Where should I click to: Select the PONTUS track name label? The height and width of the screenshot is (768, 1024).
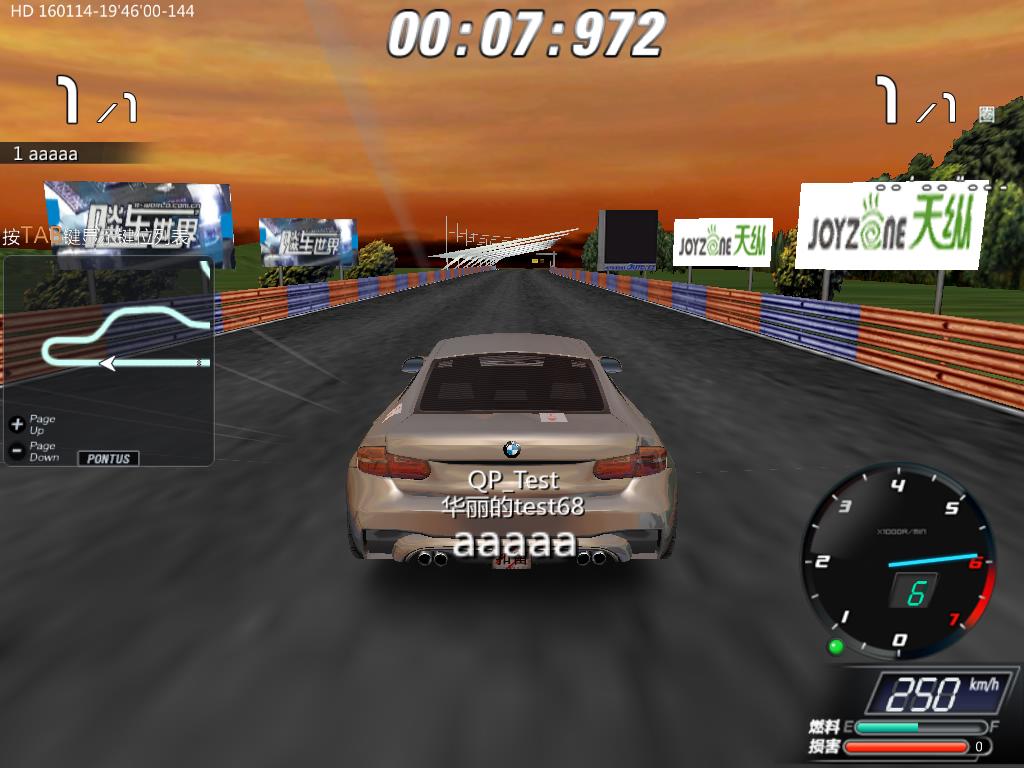click(x=108, y=459)
